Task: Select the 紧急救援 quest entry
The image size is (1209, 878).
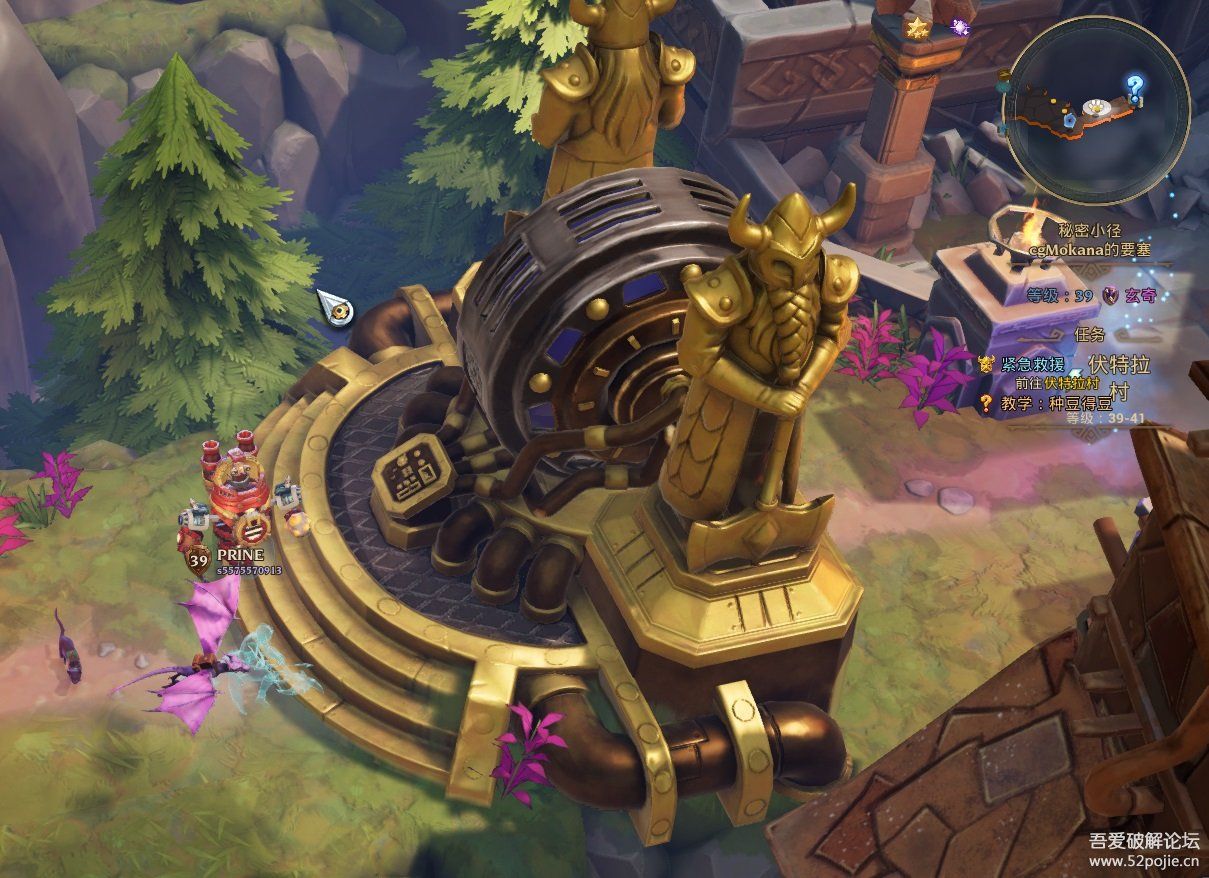Action: coord(1036,364)
